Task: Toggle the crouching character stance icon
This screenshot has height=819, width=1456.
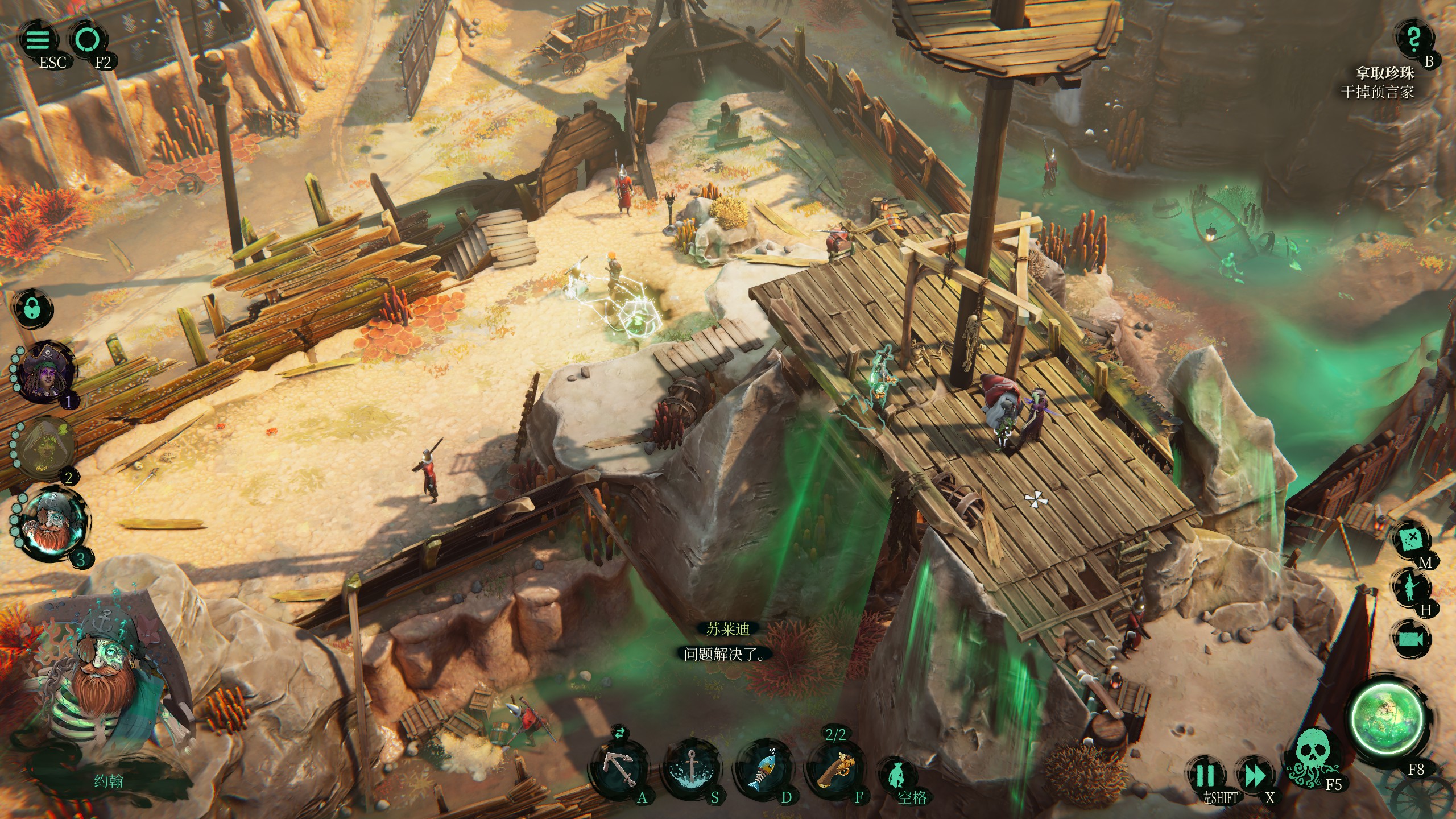Action: [x=899, y=775]
